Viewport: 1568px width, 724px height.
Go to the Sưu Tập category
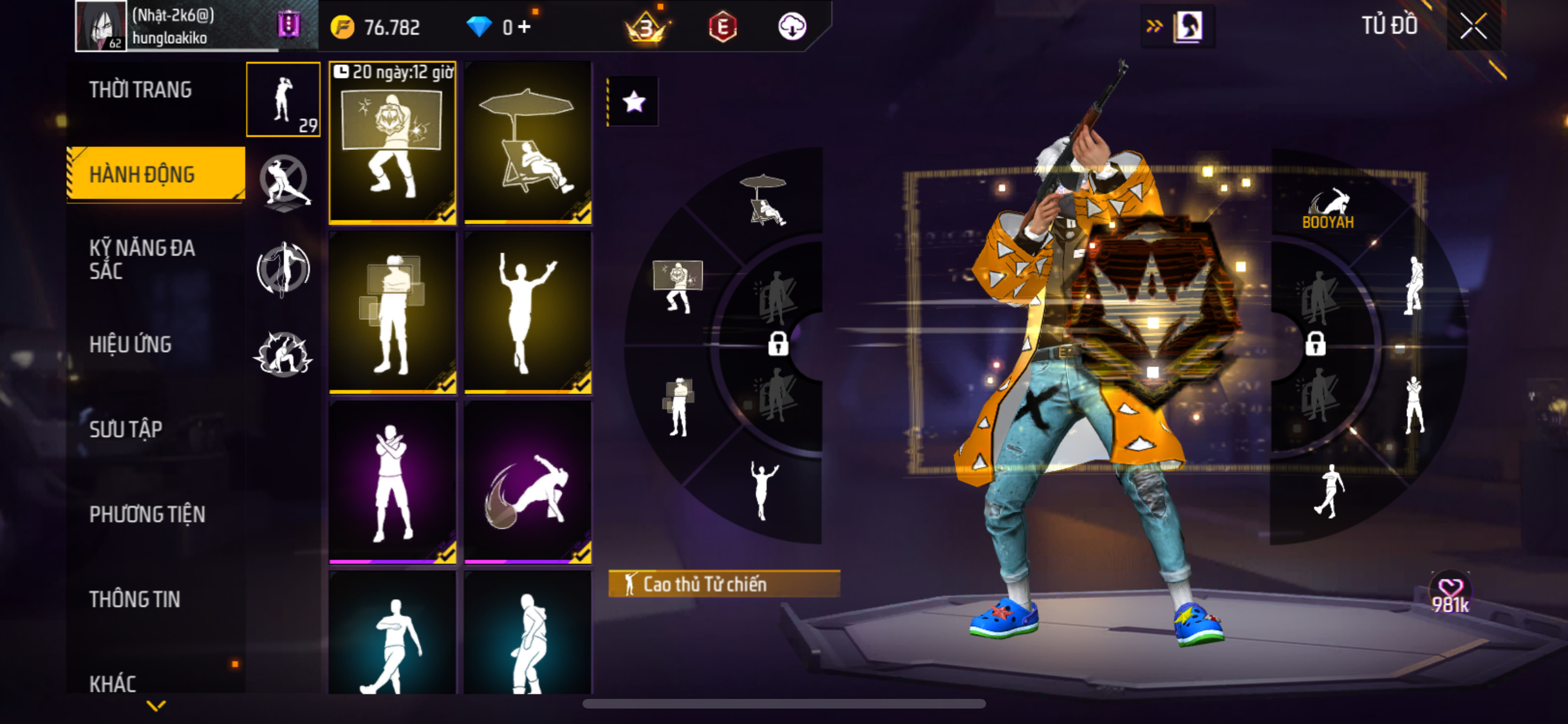pyautogui.click(x=126, y=429)
